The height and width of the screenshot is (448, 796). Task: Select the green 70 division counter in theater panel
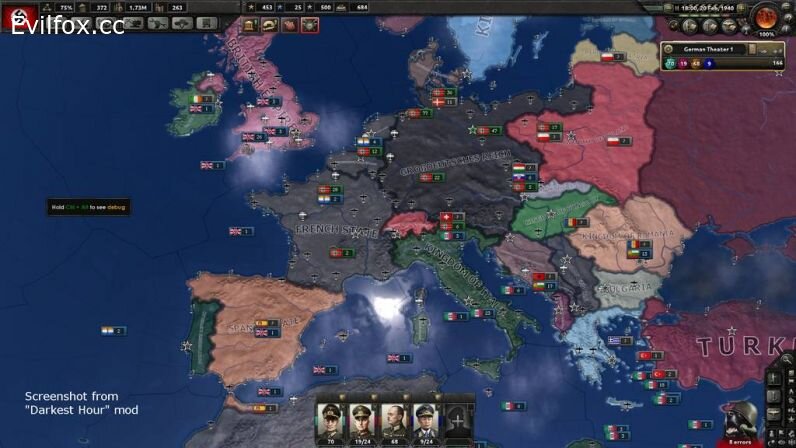[671, 63]
